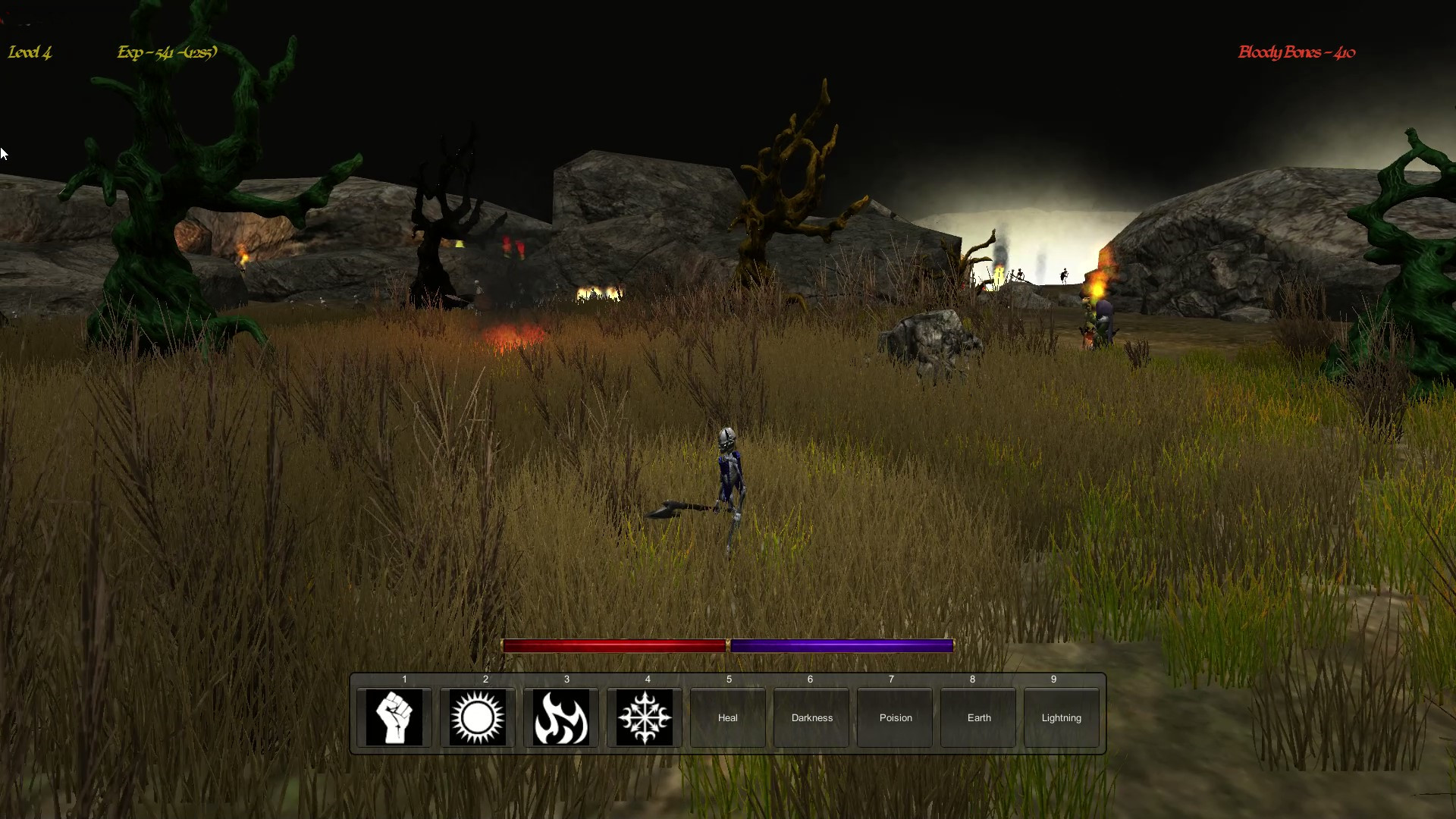Select the Poision ability slot
Screen dimensions: 1456x819
coord(894,717)
